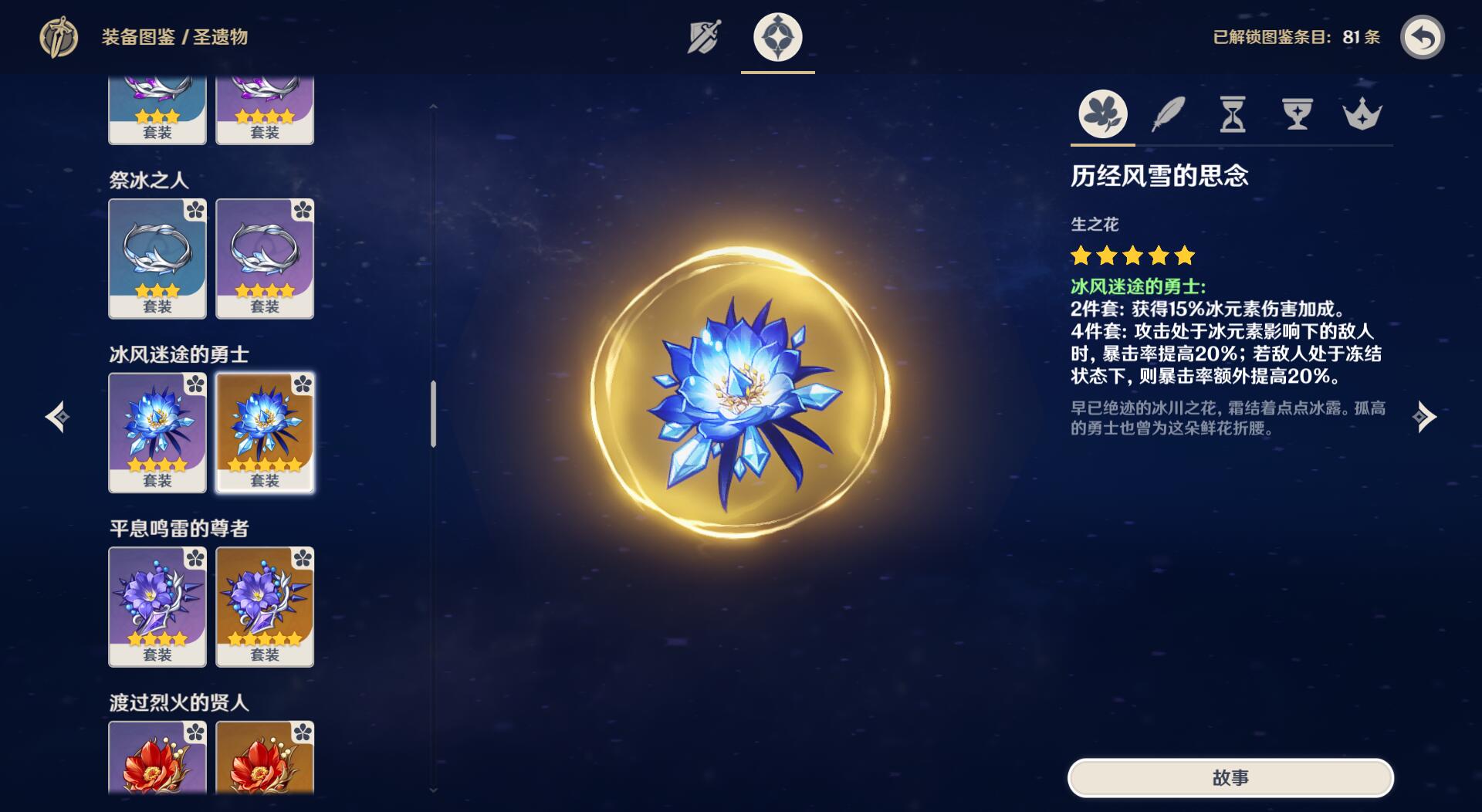Pick the four-star 祭冰之人 set
Viewport: 1482px width, 812px height.
click(265, 259)
